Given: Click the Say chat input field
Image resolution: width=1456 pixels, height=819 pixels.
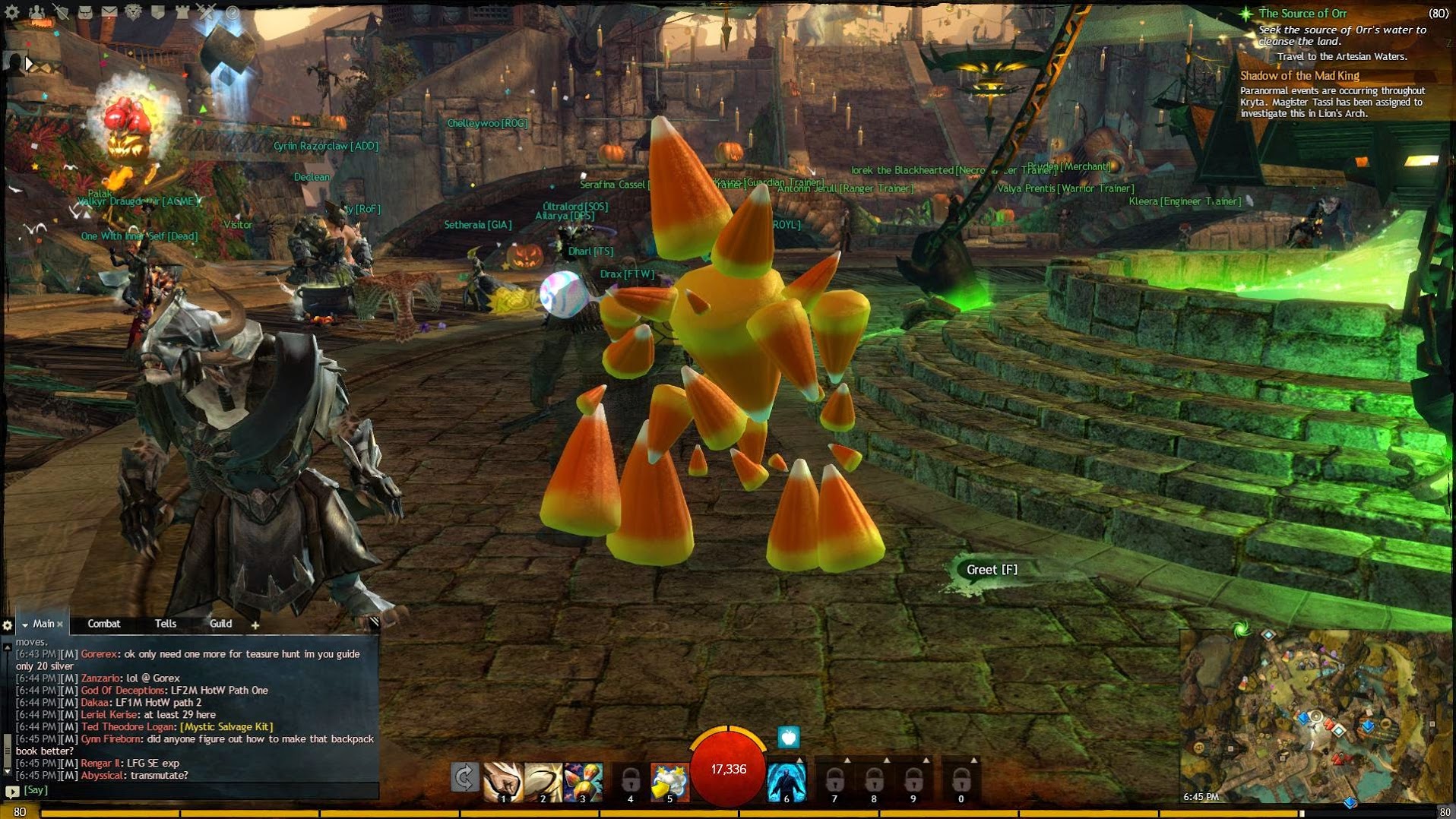Looking at the screenshot, I should point(198,790).
